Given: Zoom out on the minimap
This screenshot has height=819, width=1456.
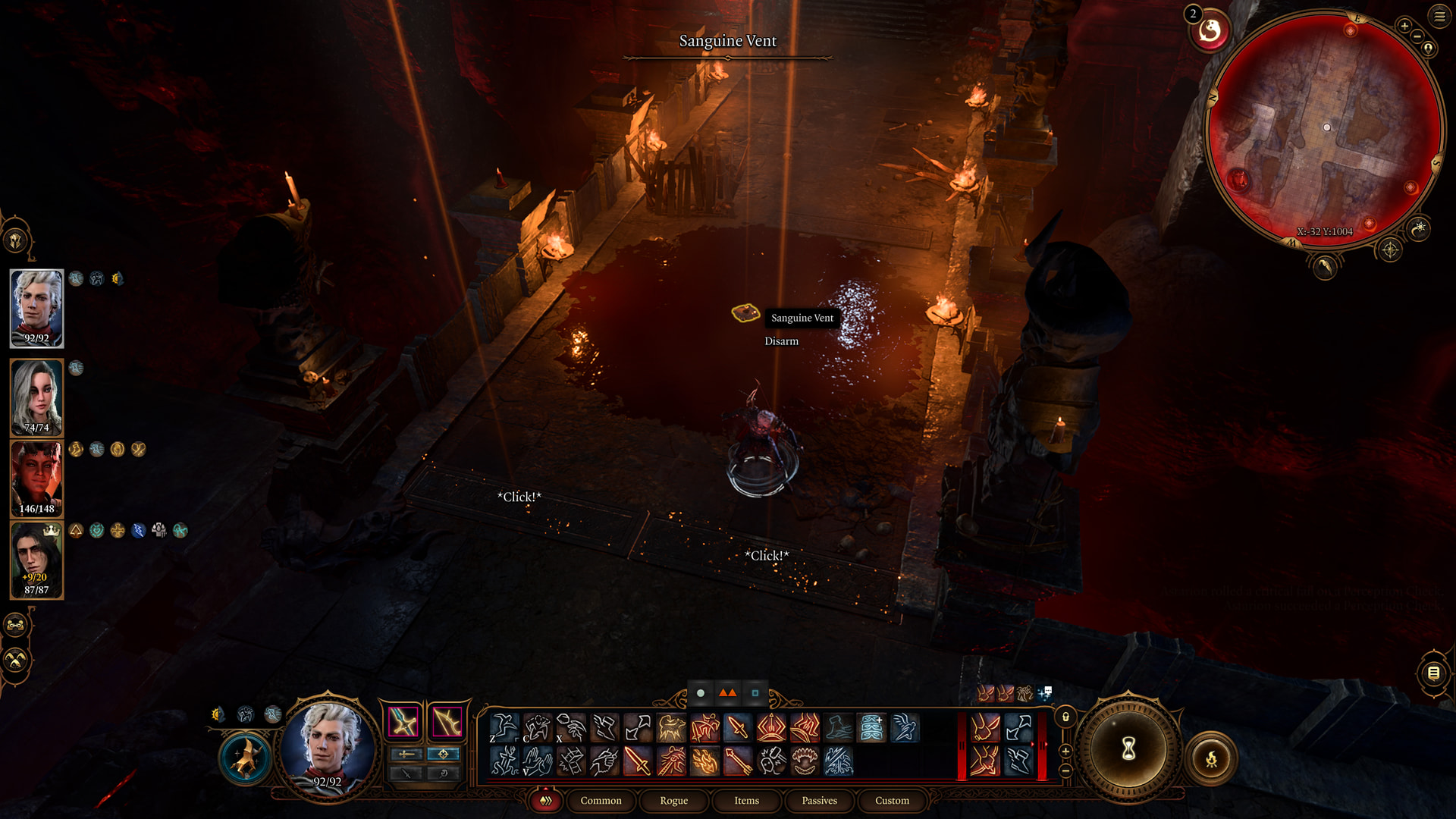Looking at the screenshot, I should click(1417, 36).
